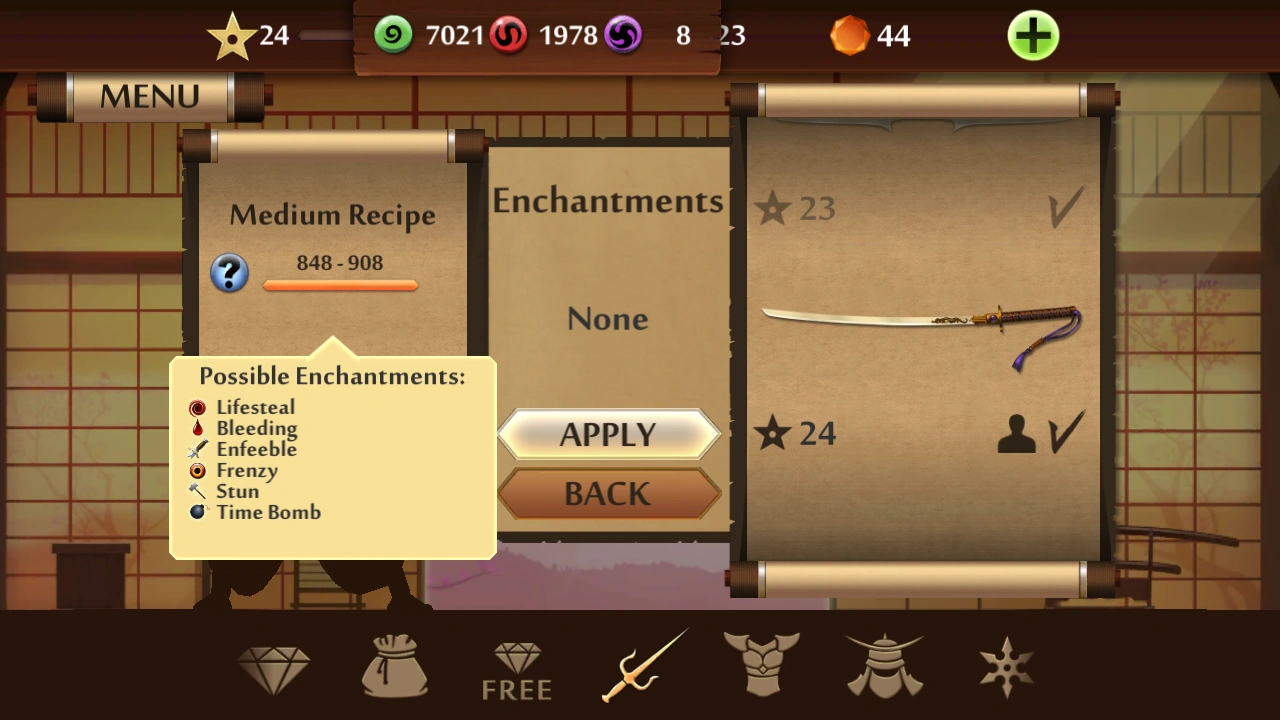Screen dimensions: 1280x720
Task: Tap the question mark help icon on Medium Recipe
Action: click(x=229, y=273)
